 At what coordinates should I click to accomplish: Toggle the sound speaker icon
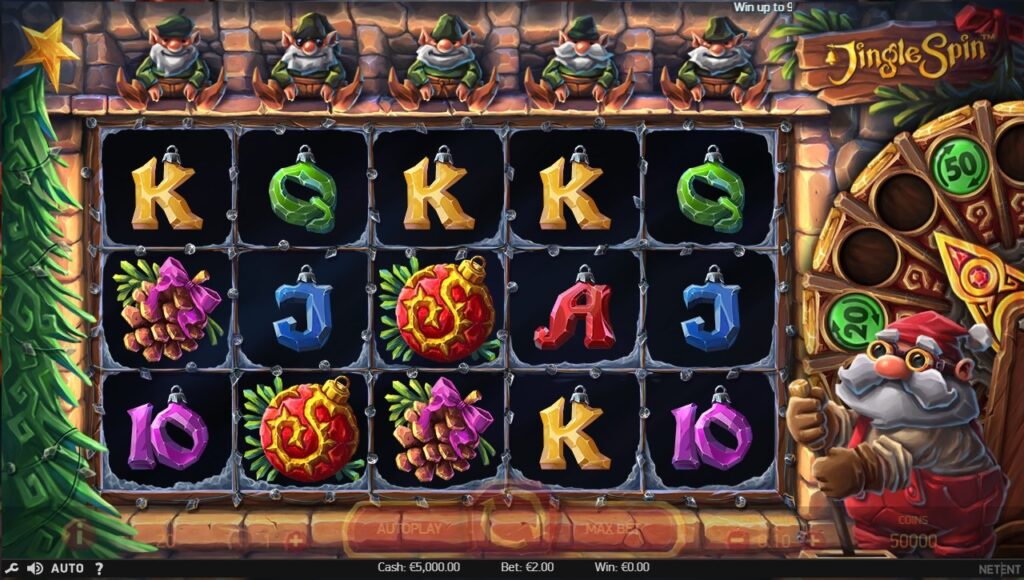pyautogui.click(x=35, y=568)
